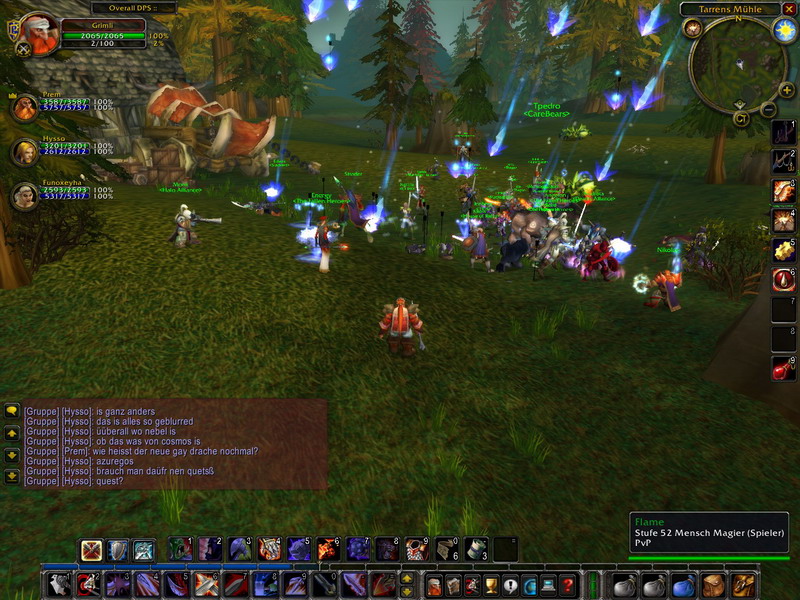Open the backpack bag slot
Image resolution: width=800 pixels, height=600 pixels.
point(741,585)
